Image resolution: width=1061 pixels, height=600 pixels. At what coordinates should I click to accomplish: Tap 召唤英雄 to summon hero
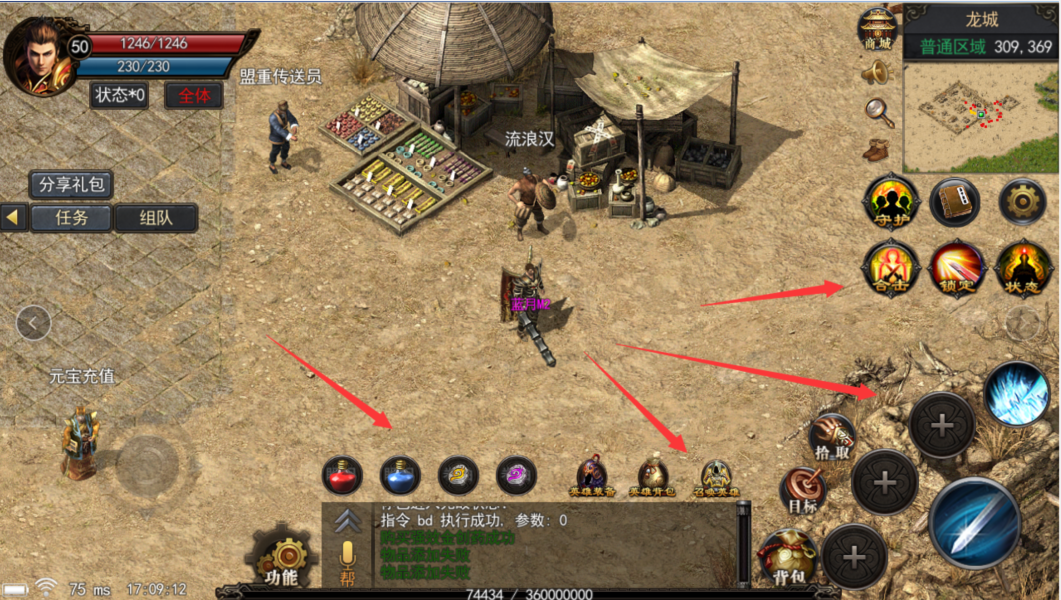click(715, 477)
